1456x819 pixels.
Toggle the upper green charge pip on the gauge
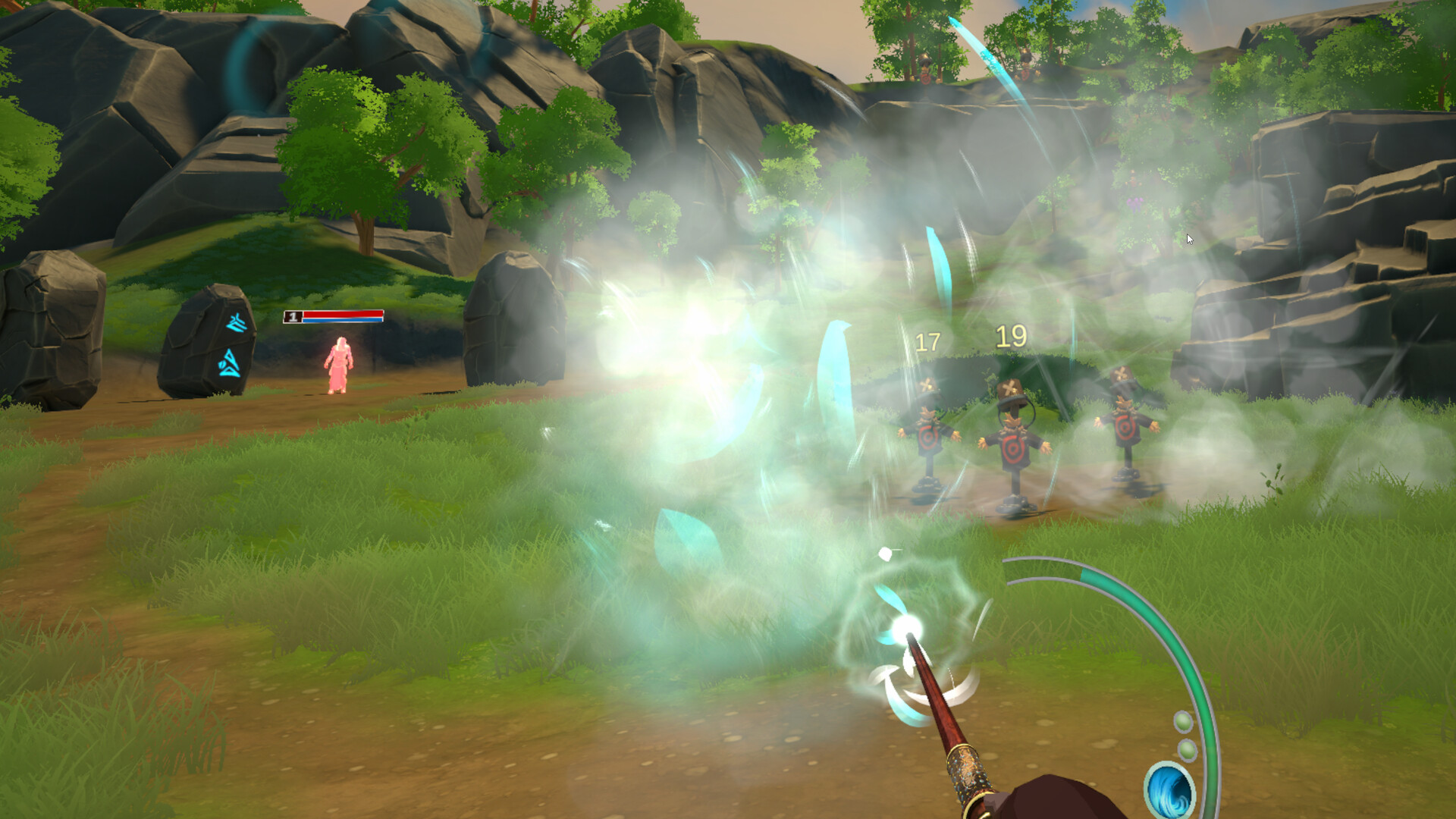coord(1182,723)
